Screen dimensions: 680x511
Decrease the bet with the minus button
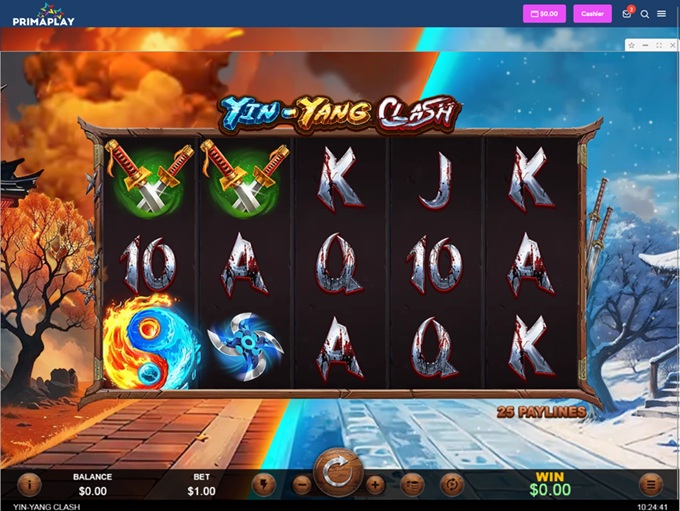302,485
